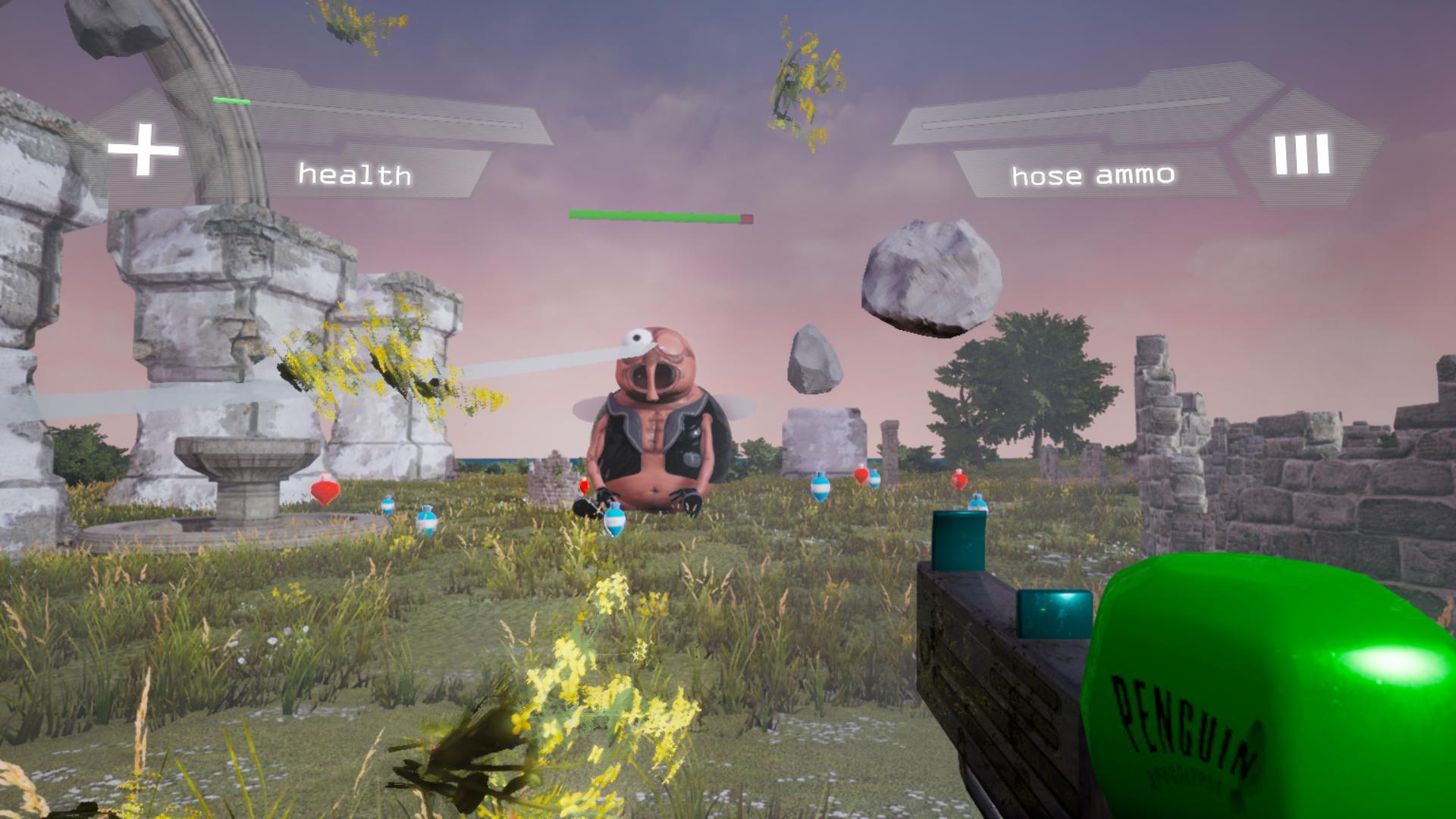Screen dimensions: 1456x819
Task: Click the 'health' label text
Action: [355, 174]
